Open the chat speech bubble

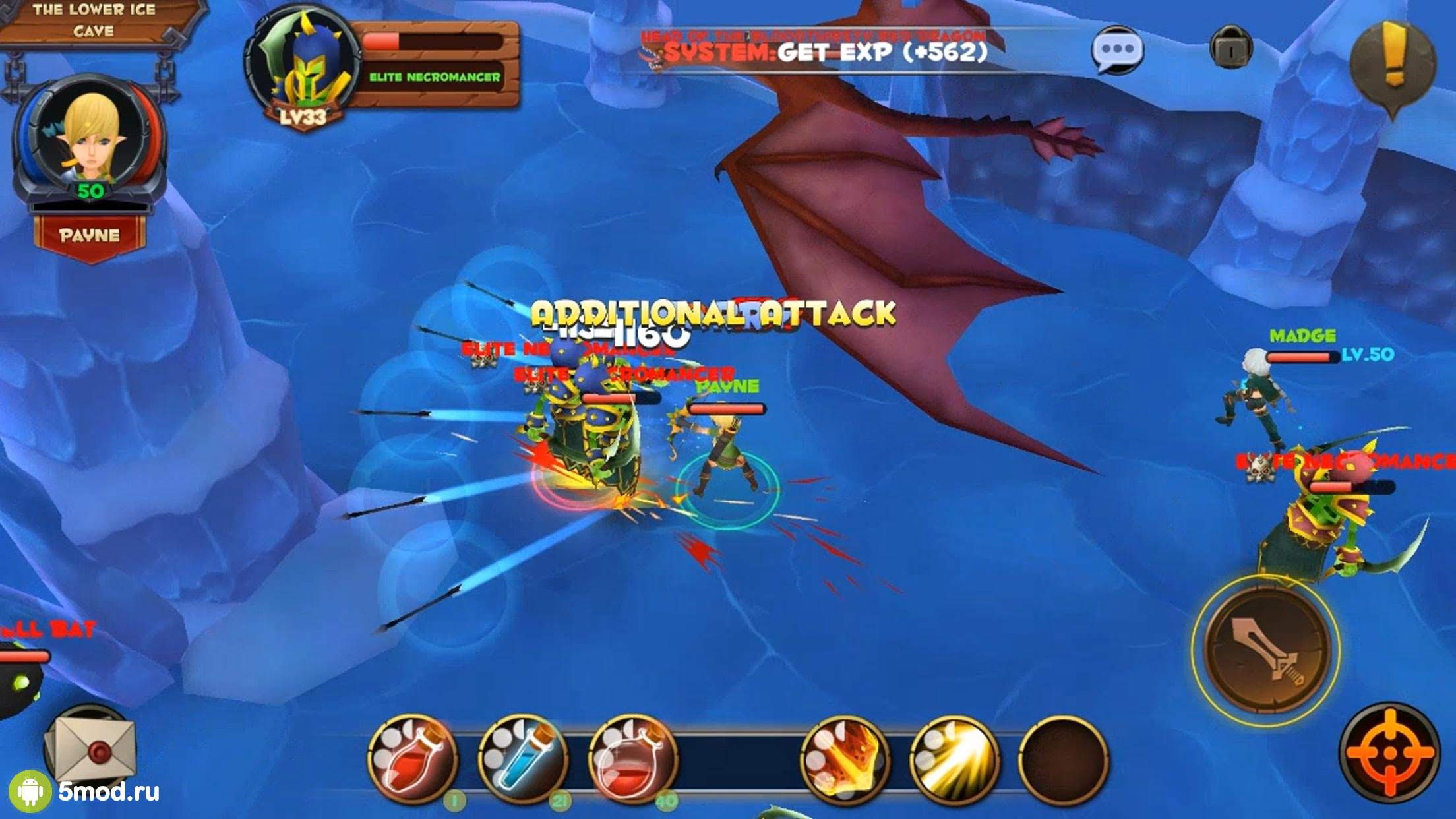point(1116,50)
